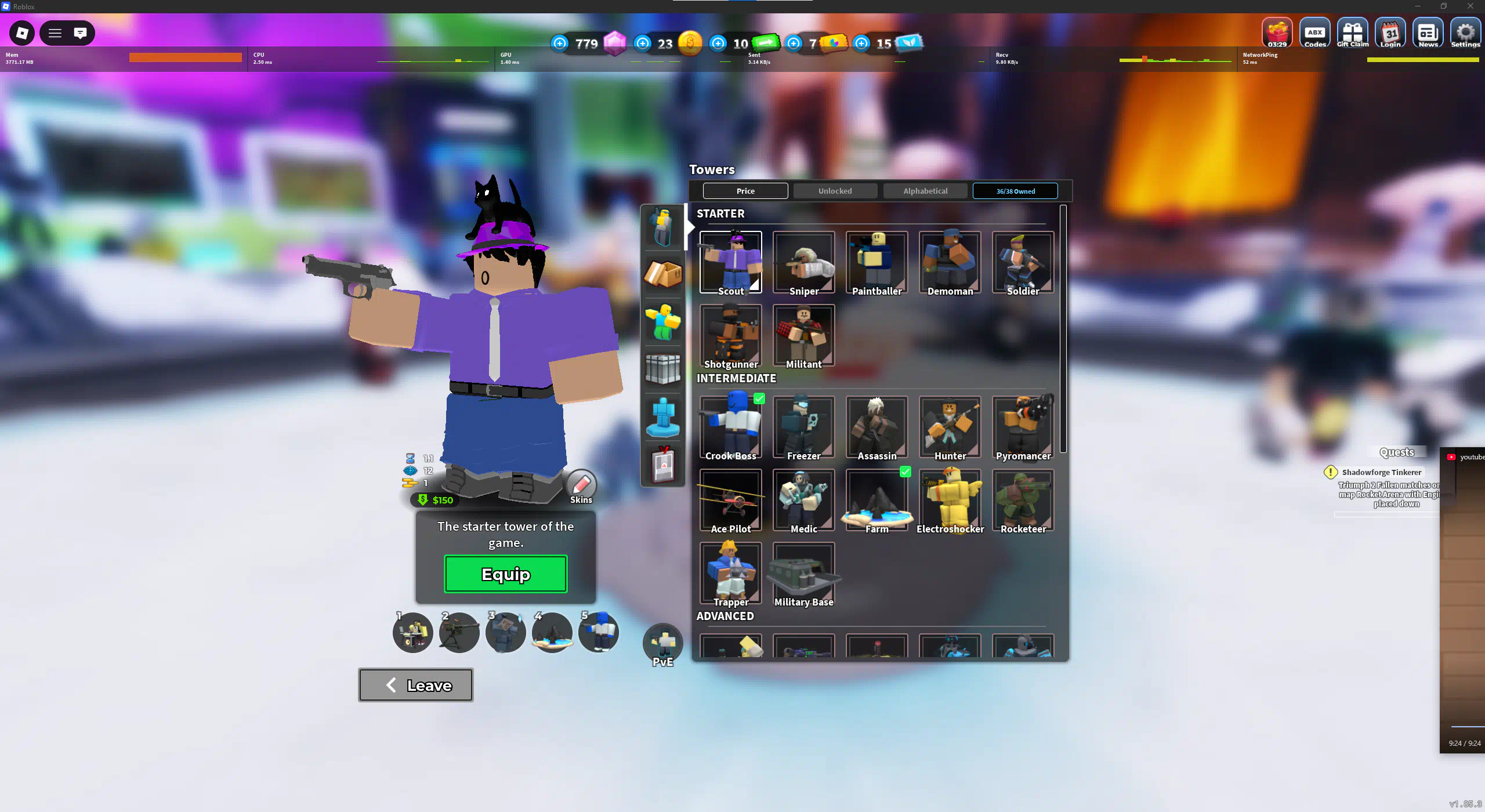The image size is (1485, 812).
Task: Select the Sniper tower tile
Action: (803, 262)
